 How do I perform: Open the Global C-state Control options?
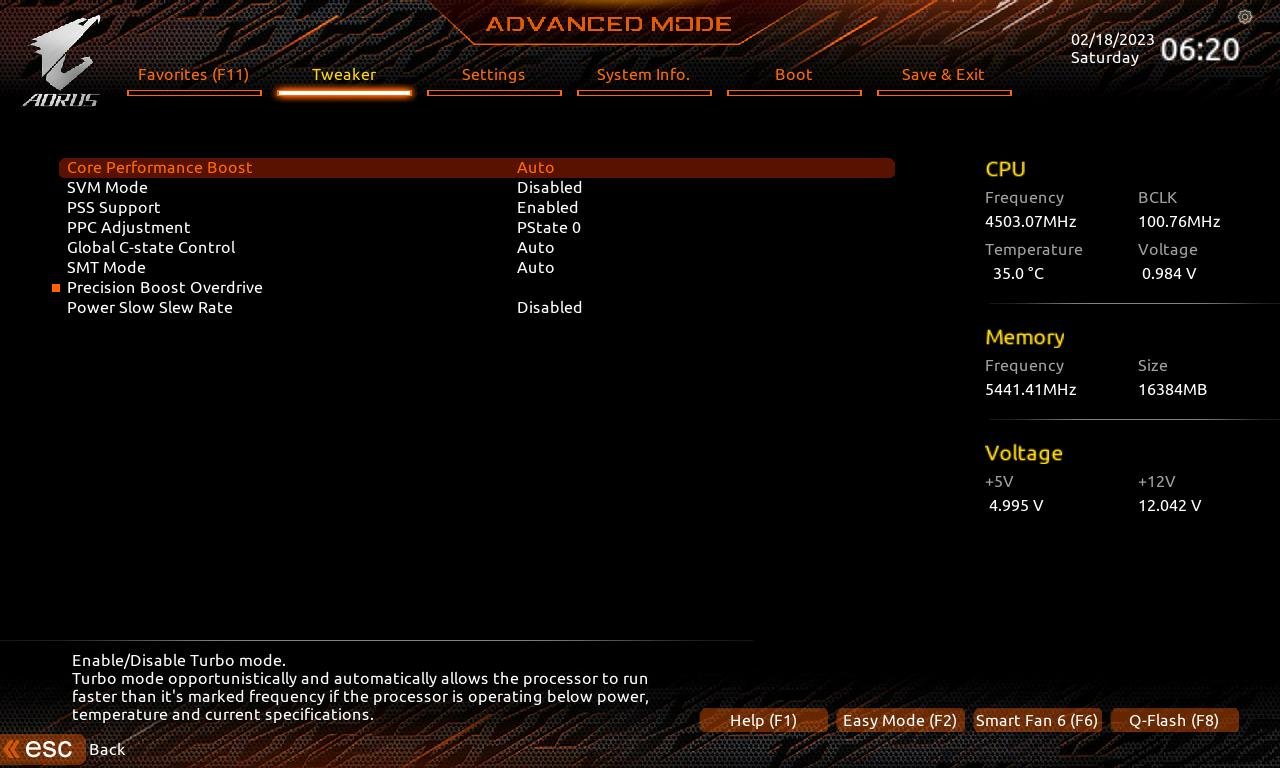[536, 247]
